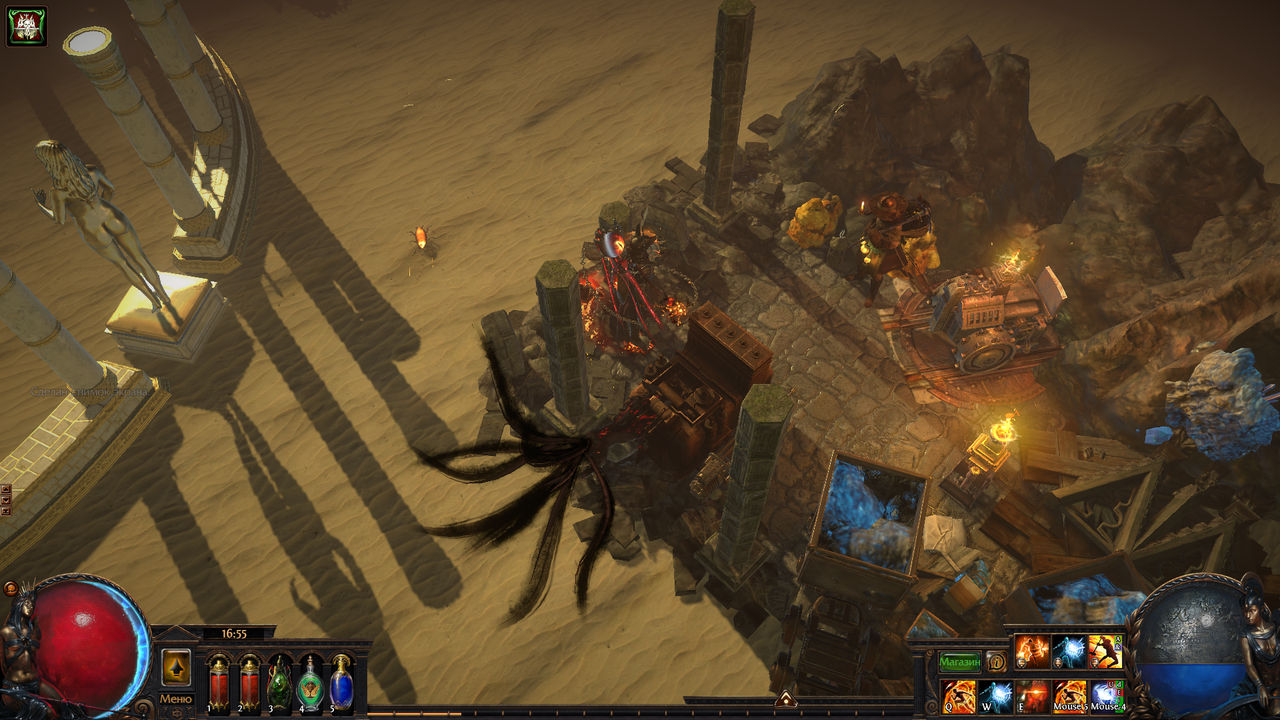Use the first red life flask

pyautogui.click(x=218, y=686)
